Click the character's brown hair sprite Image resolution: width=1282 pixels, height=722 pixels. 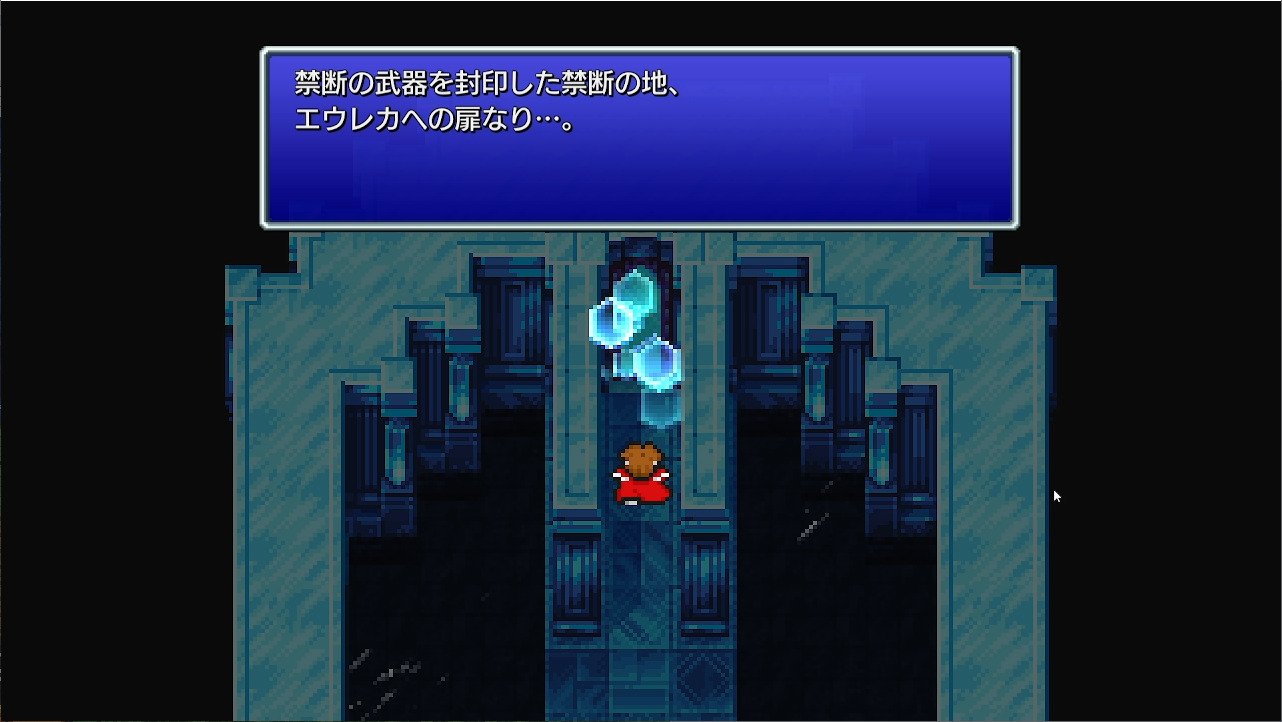tap(641, 458)
